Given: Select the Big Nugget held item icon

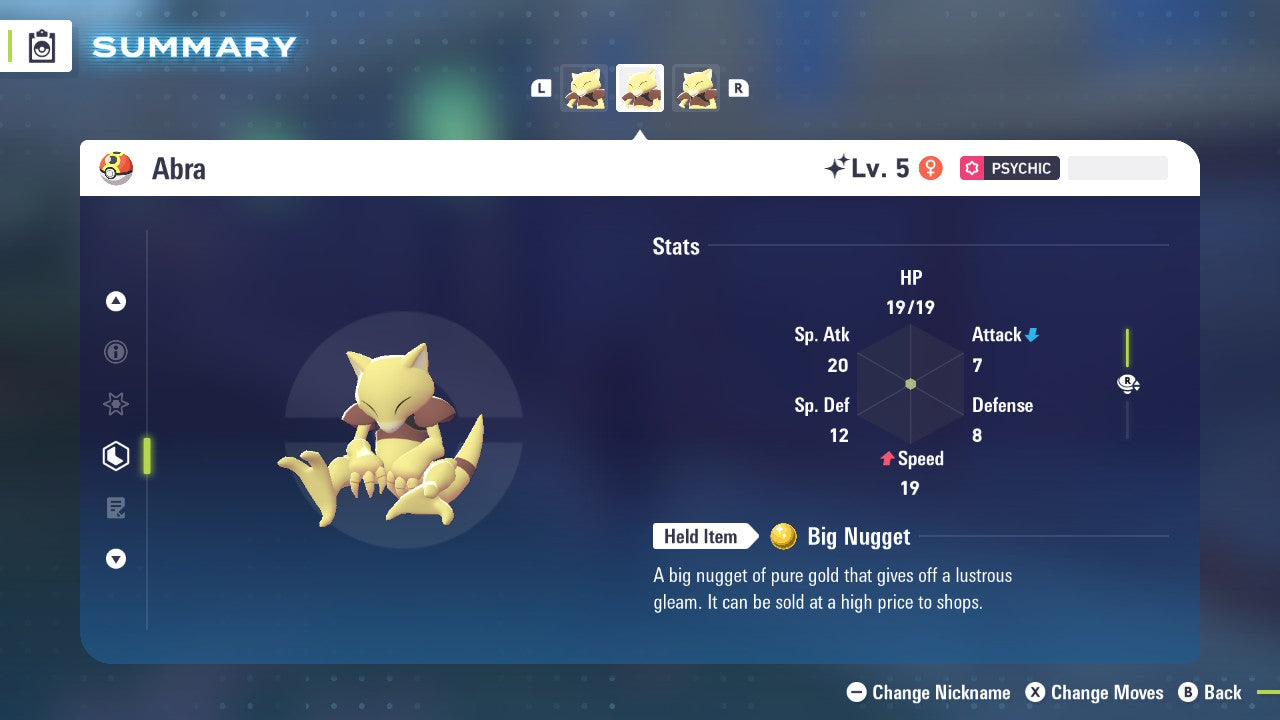Looking at the screenshot, I should point(786,537).
